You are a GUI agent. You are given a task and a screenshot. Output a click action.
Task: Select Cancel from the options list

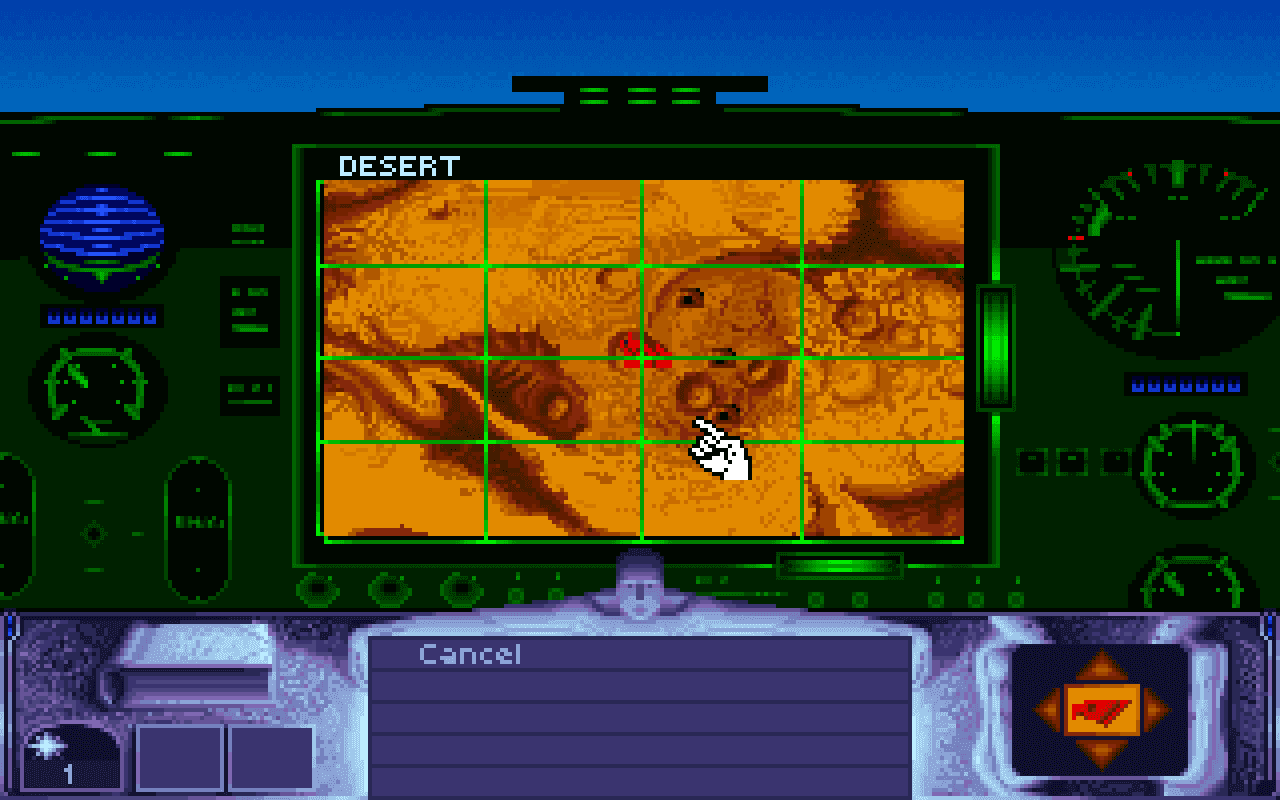[x=470, y=656]
